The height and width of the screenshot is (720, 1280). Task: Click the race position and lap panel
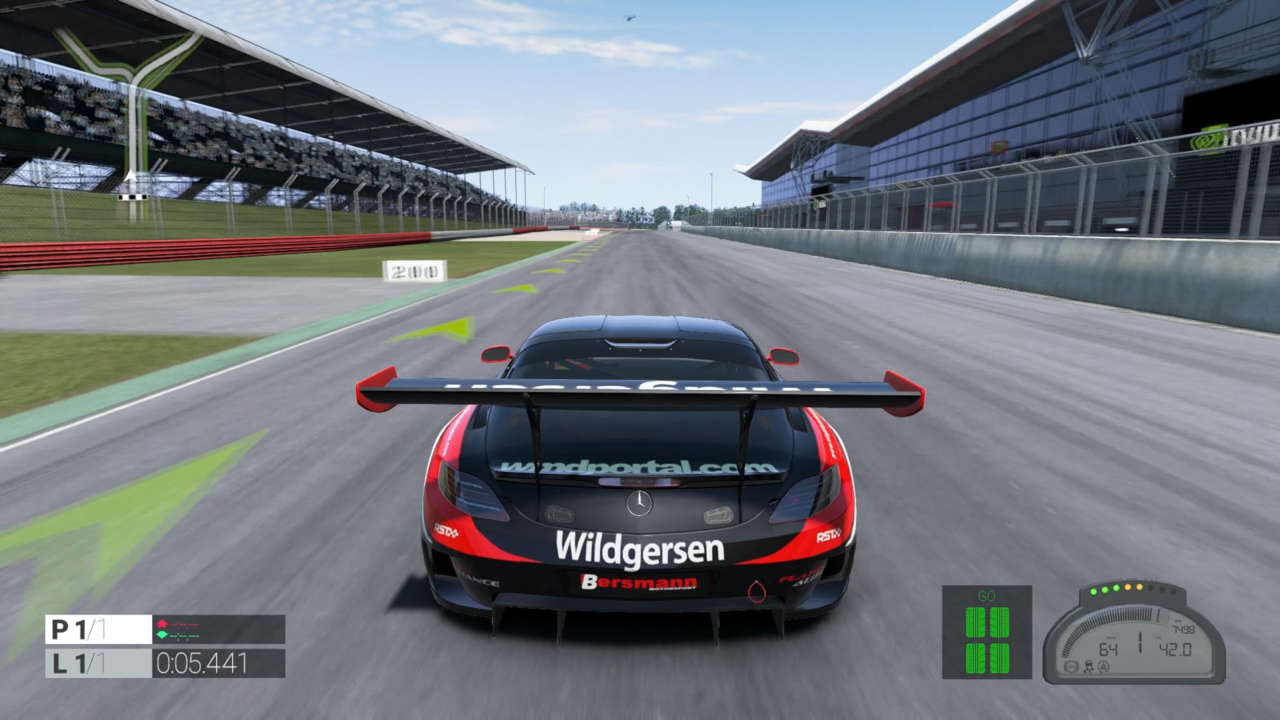coord(98,646)
